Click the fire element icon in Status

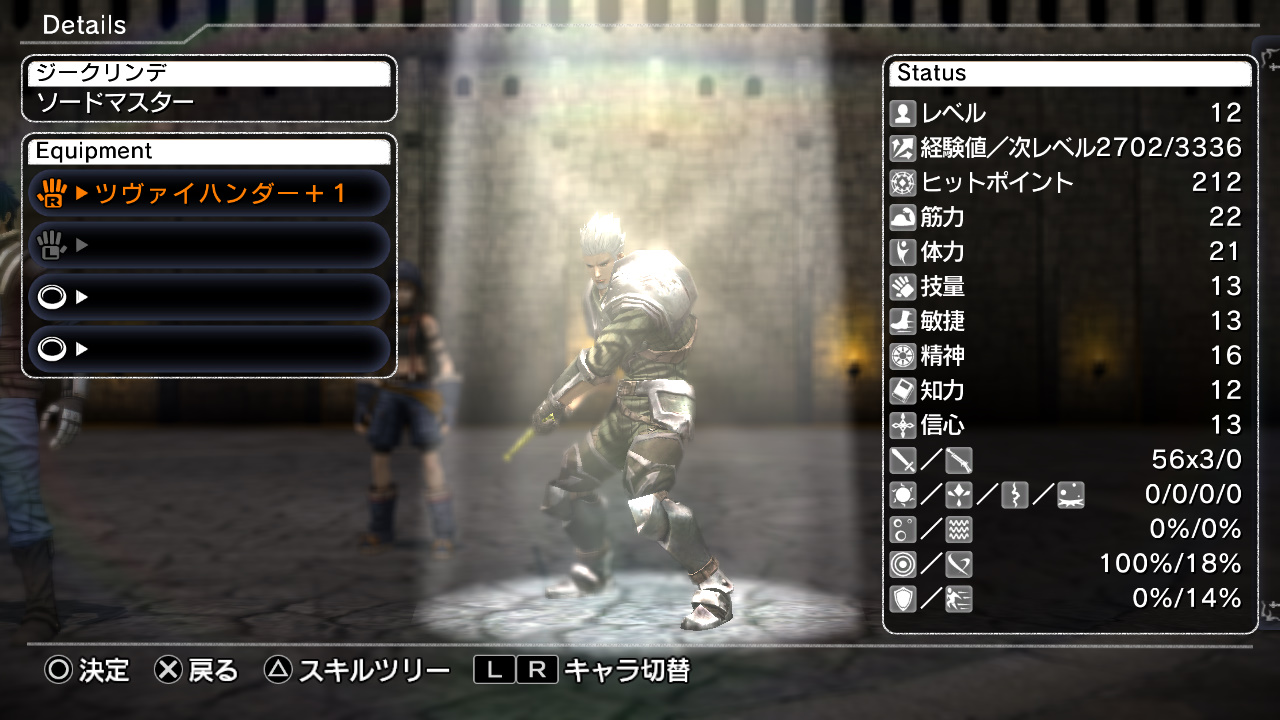click(903, 494)
